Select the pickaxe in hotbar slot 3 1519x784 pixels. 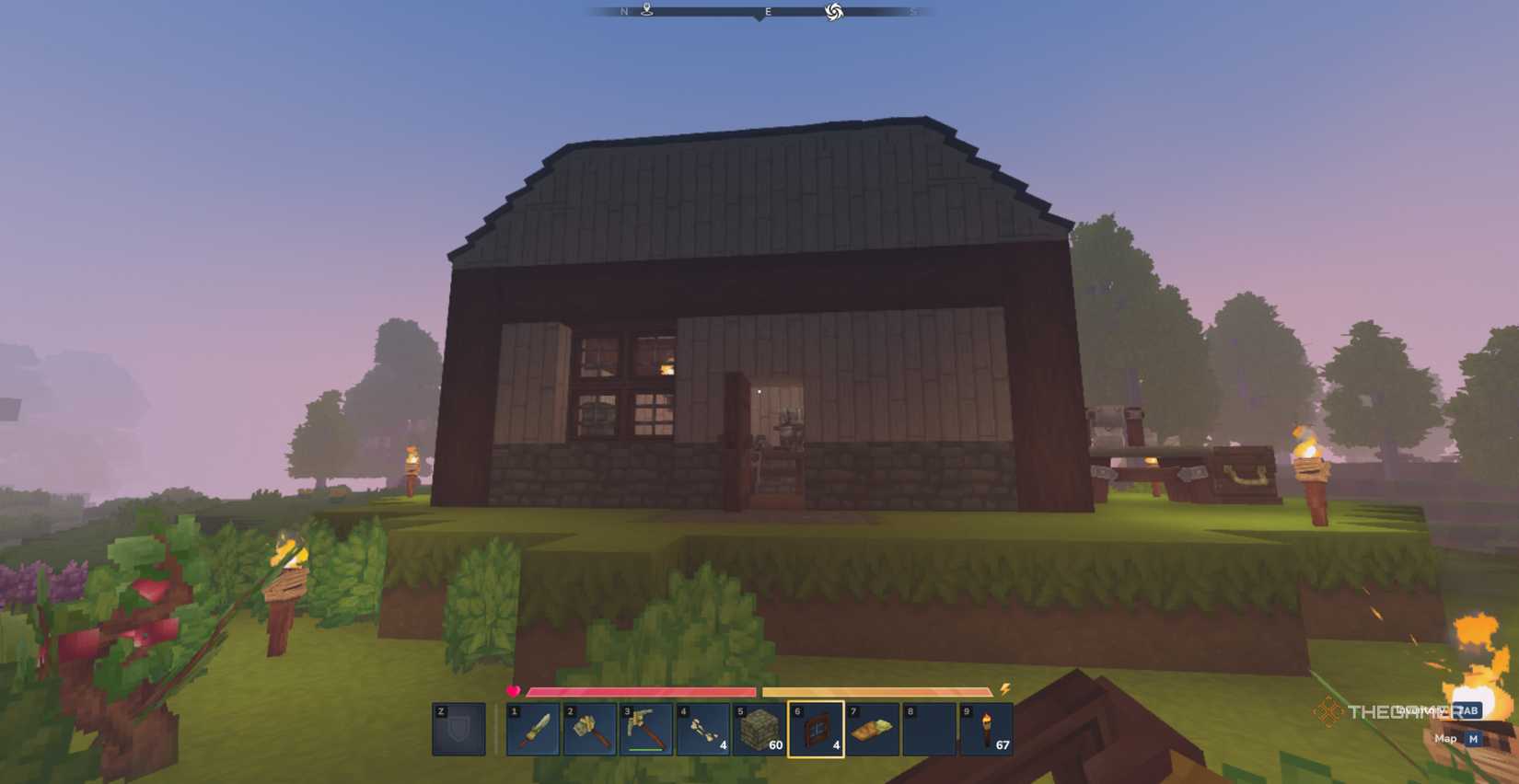[647, 730]
